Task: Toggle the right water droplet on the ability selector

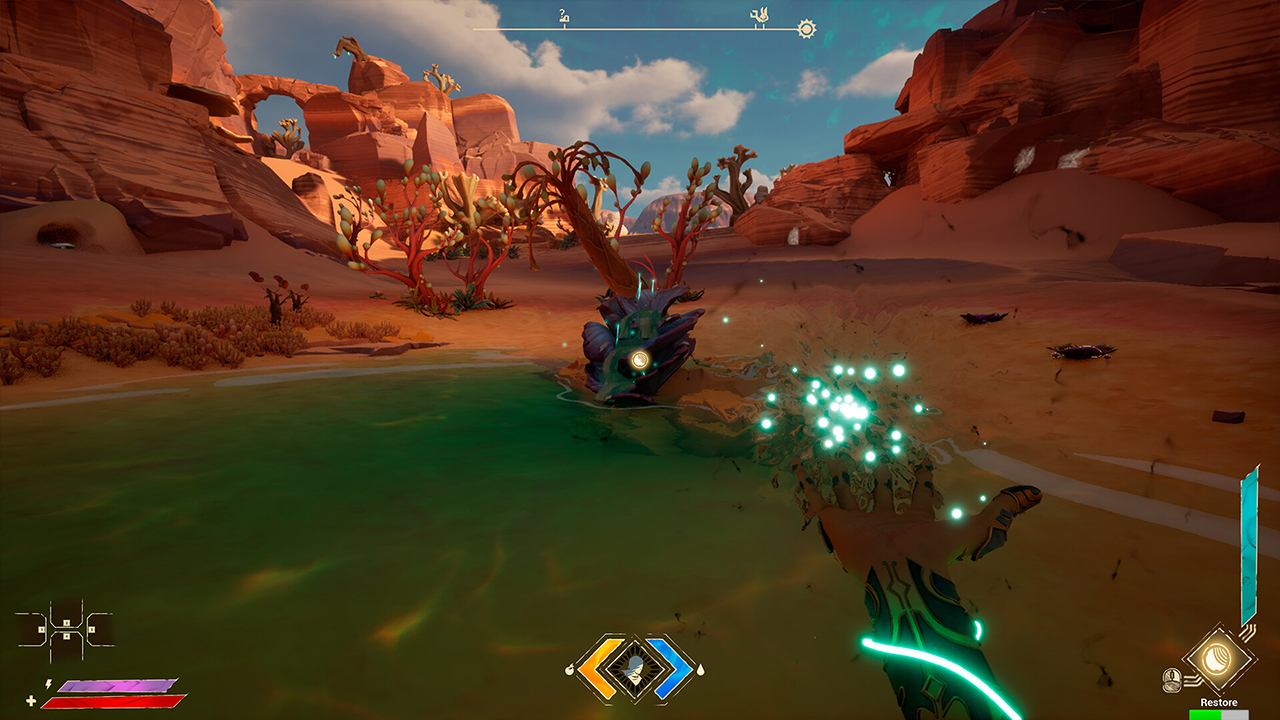Action: pos(701,670)
